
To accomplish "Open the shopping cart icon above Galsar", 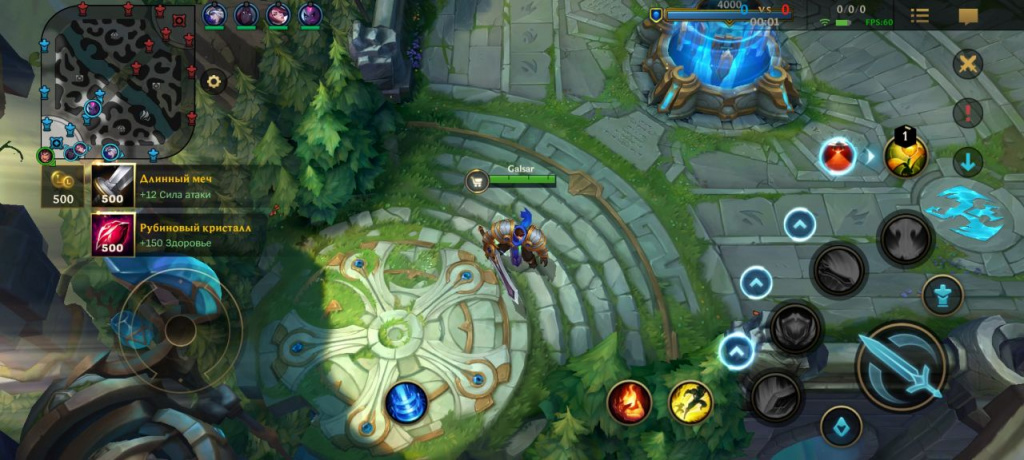I will 477,181.
